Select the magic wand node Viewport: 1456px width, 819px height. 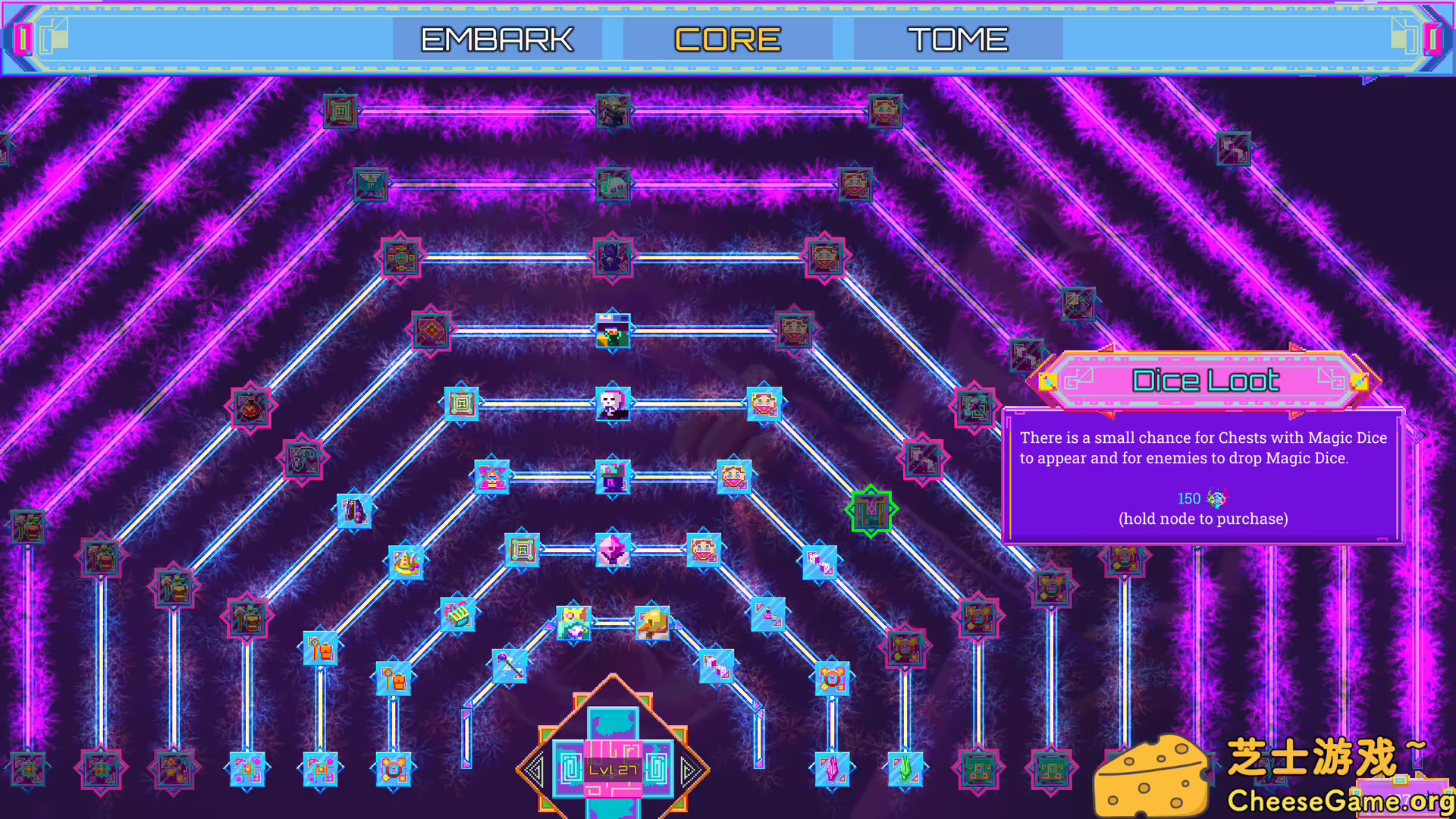pos(510,667)
